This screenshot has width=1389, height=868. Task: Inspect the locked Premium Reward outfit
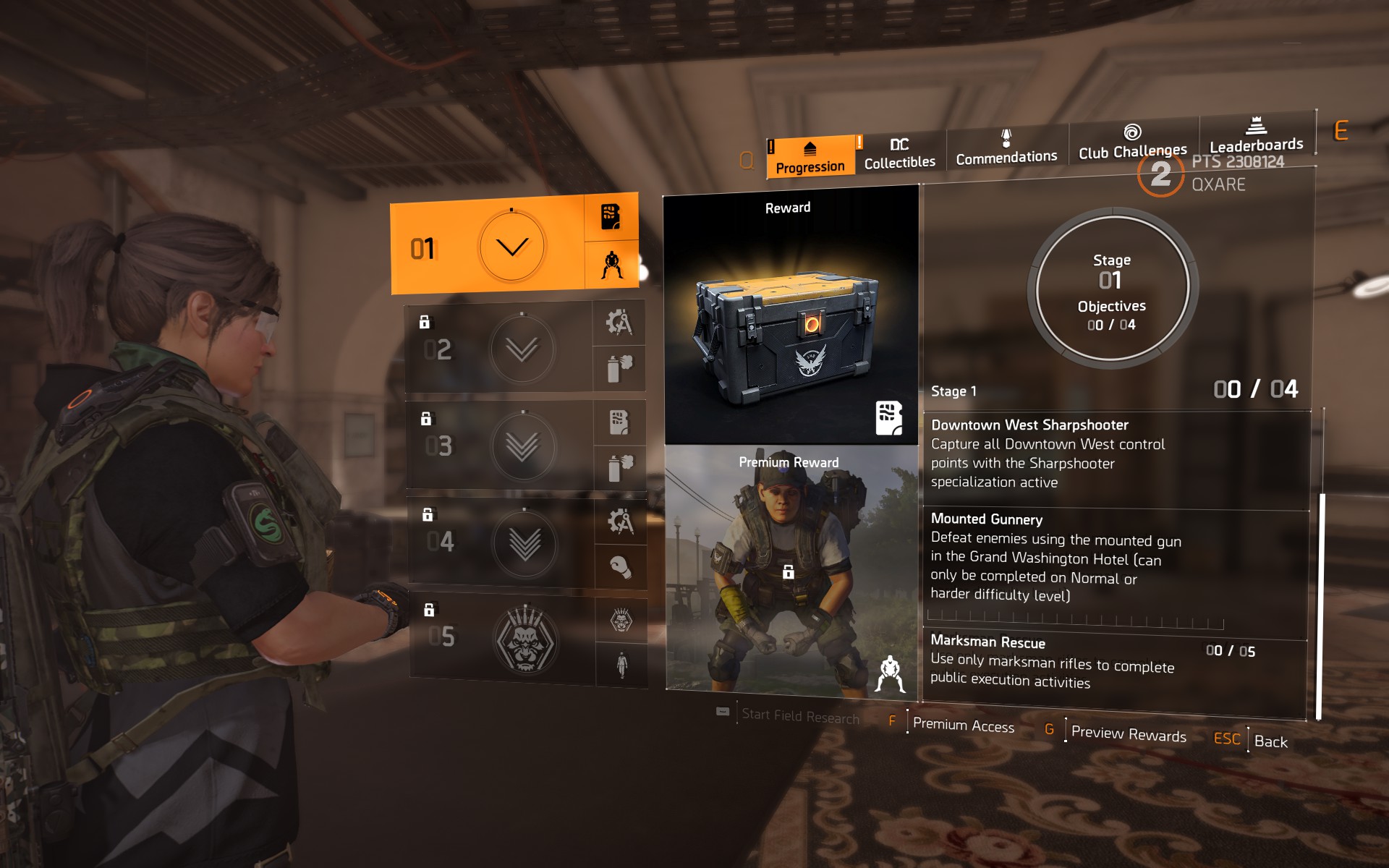coord(791,571)
